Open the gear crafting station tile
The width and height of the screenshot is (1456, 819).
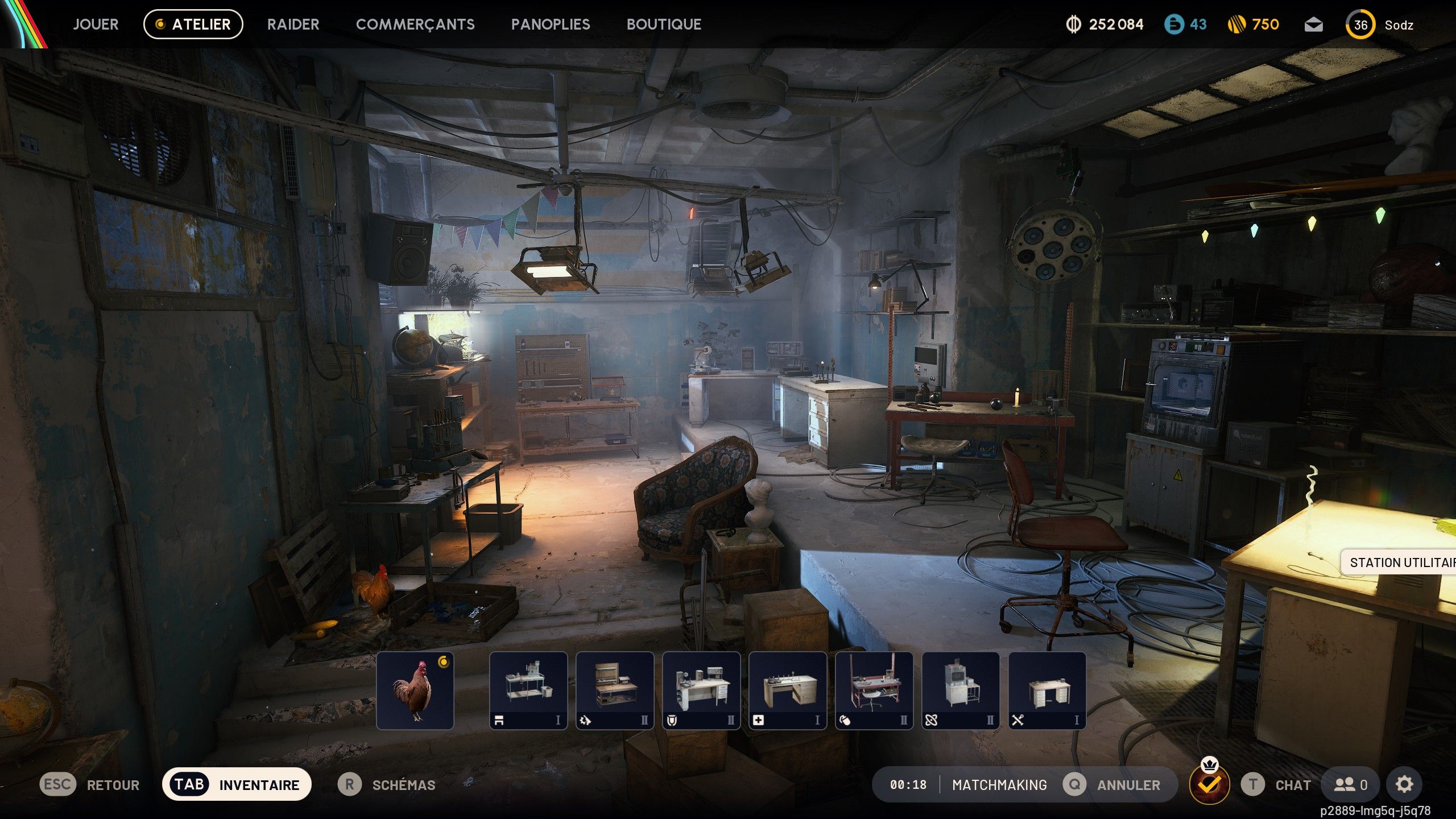tap(615, 690)
